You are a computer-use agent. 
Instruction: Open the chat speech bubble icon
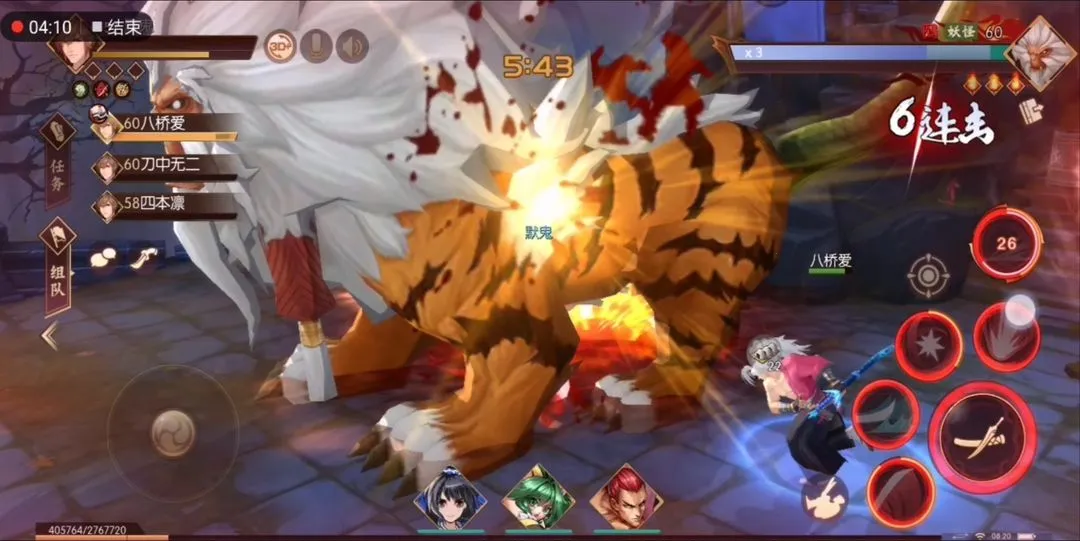(104, 258)
